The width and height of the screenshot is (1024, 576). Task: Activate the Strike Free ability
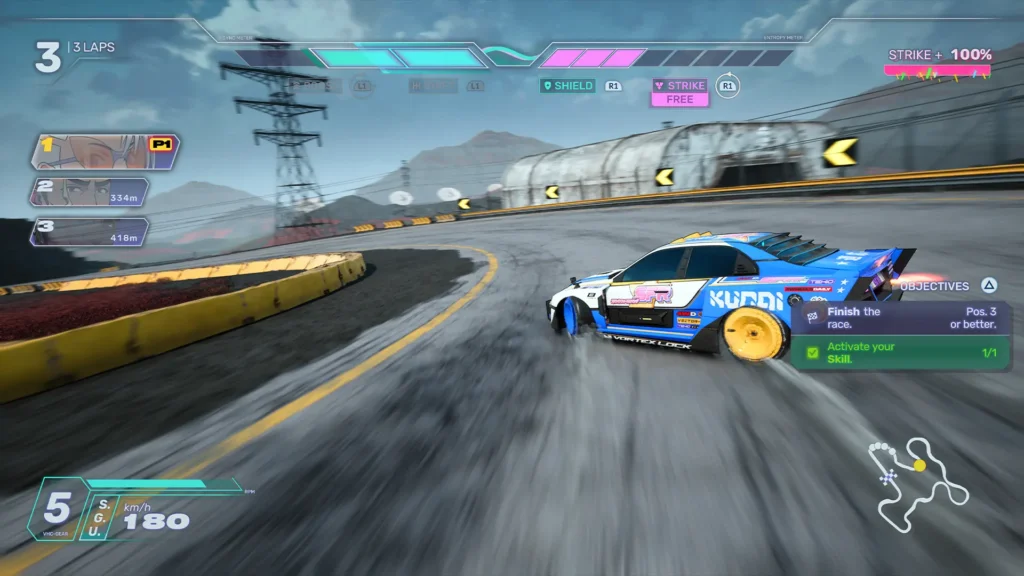coord(680,92)
